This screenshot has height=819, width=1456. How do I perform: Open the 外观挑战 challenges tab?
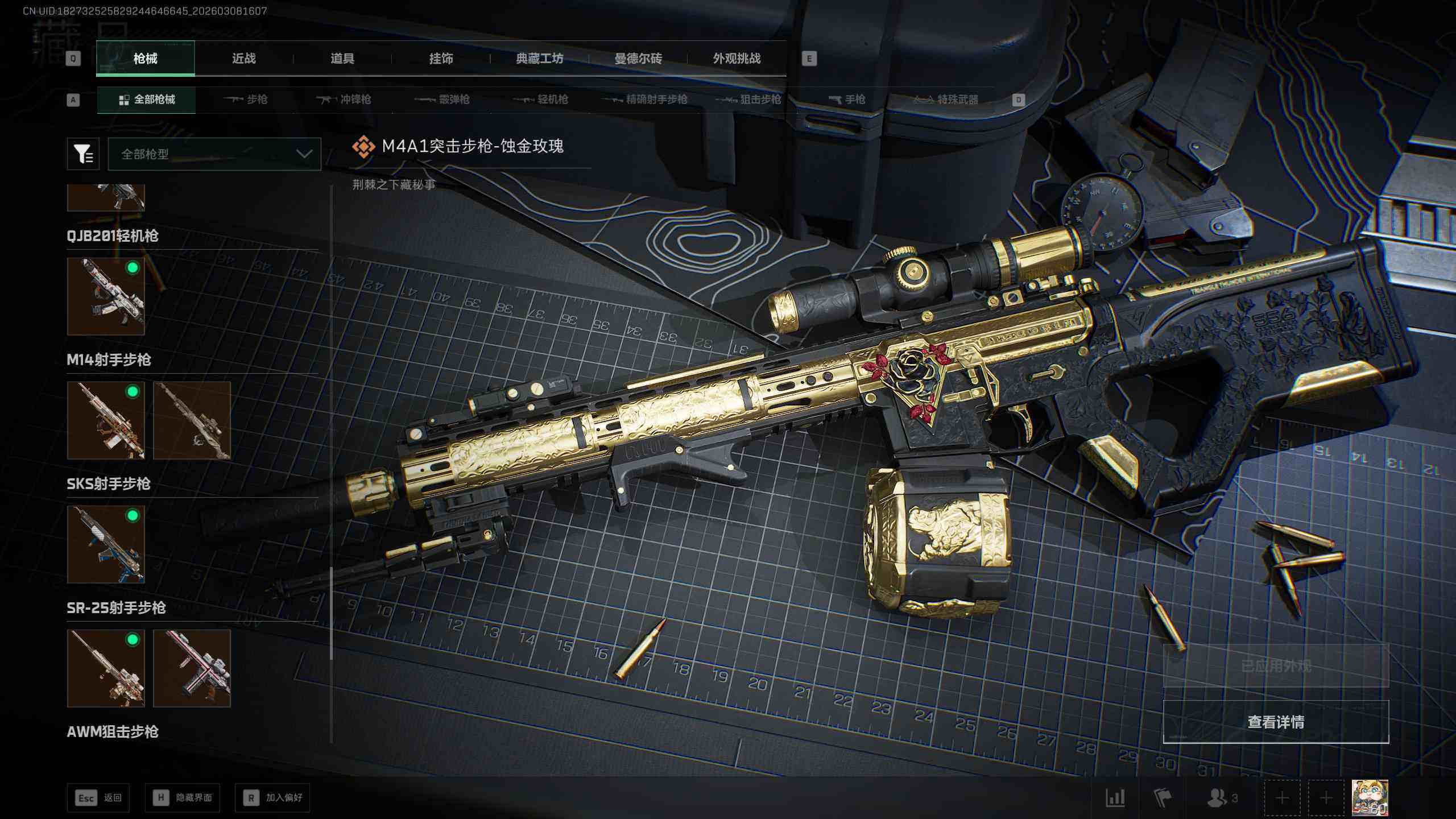click(737, 59)
